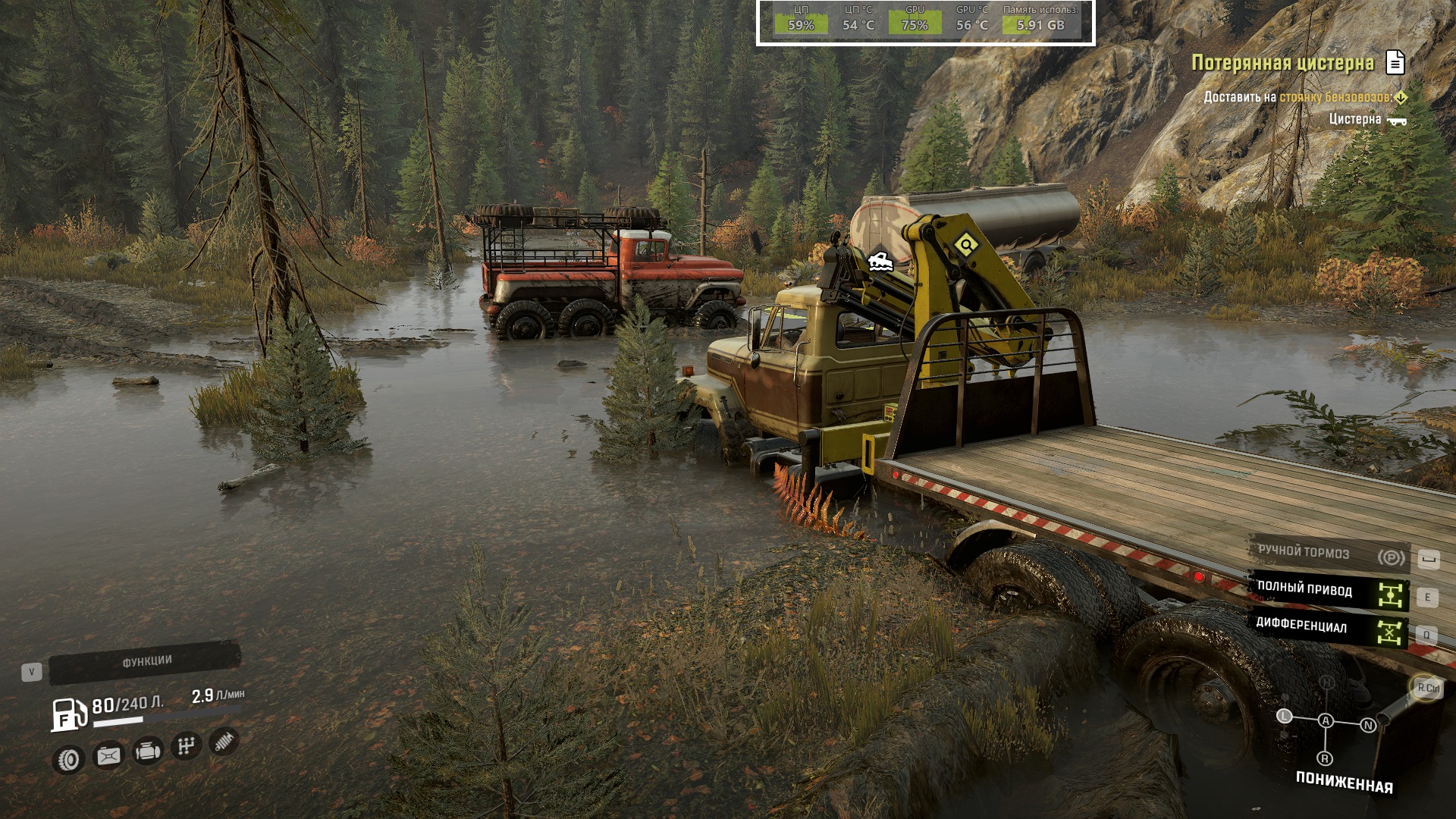Click the gearbox status icon
The width and height of the screenshot is (1456, 819).
coord(186,746)
